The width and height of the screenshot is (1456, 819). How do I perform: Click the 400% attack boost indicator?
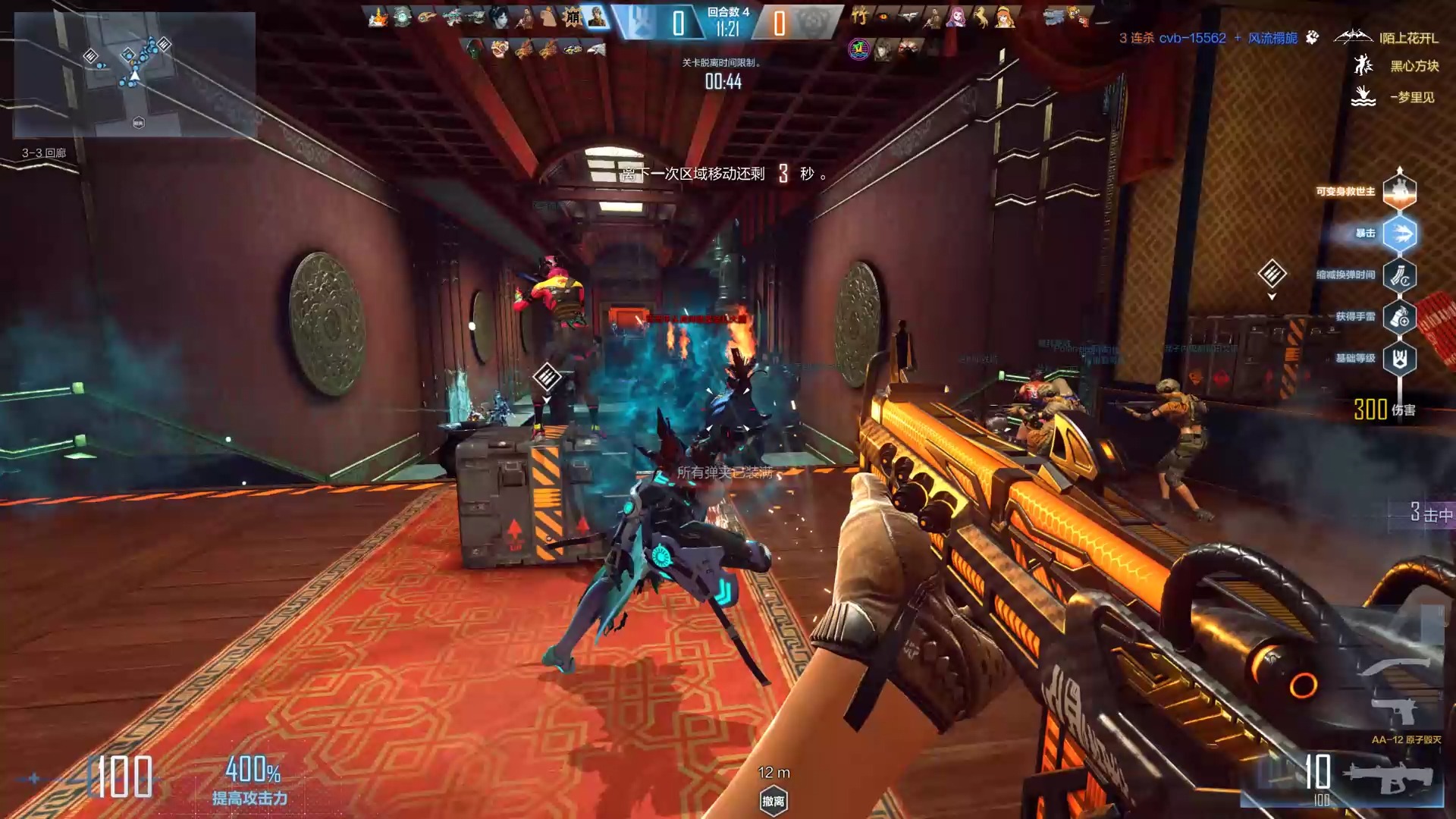[x=252, y=780]
